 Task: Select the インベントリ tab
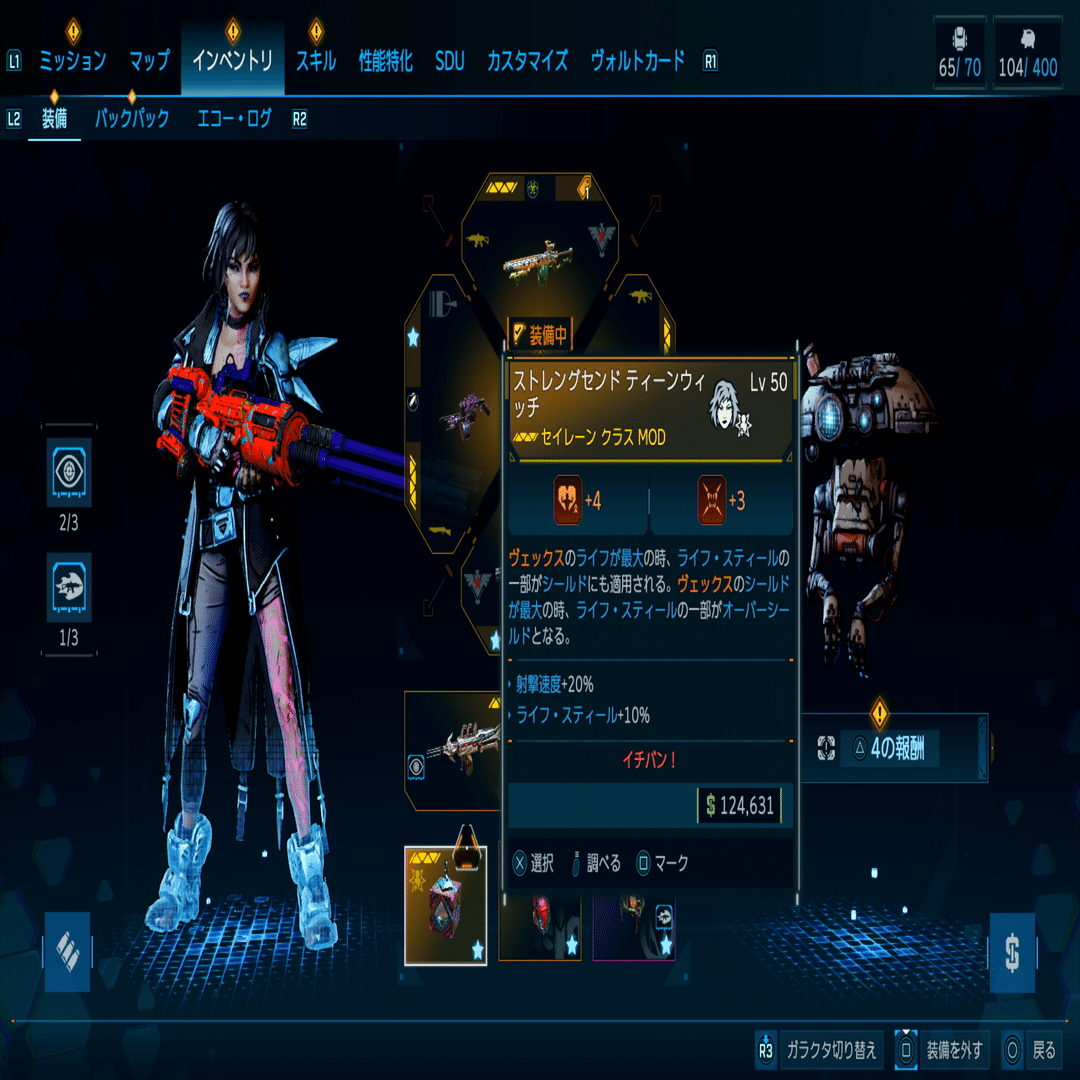pos(232,62)
